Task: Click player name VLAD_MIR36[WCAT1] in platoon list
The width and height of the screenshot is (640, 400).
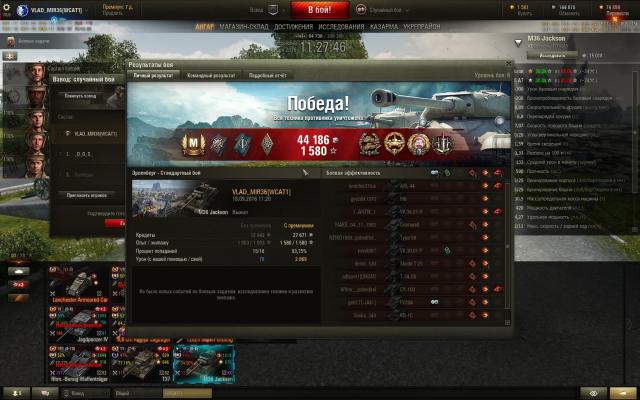Action: 95,133
